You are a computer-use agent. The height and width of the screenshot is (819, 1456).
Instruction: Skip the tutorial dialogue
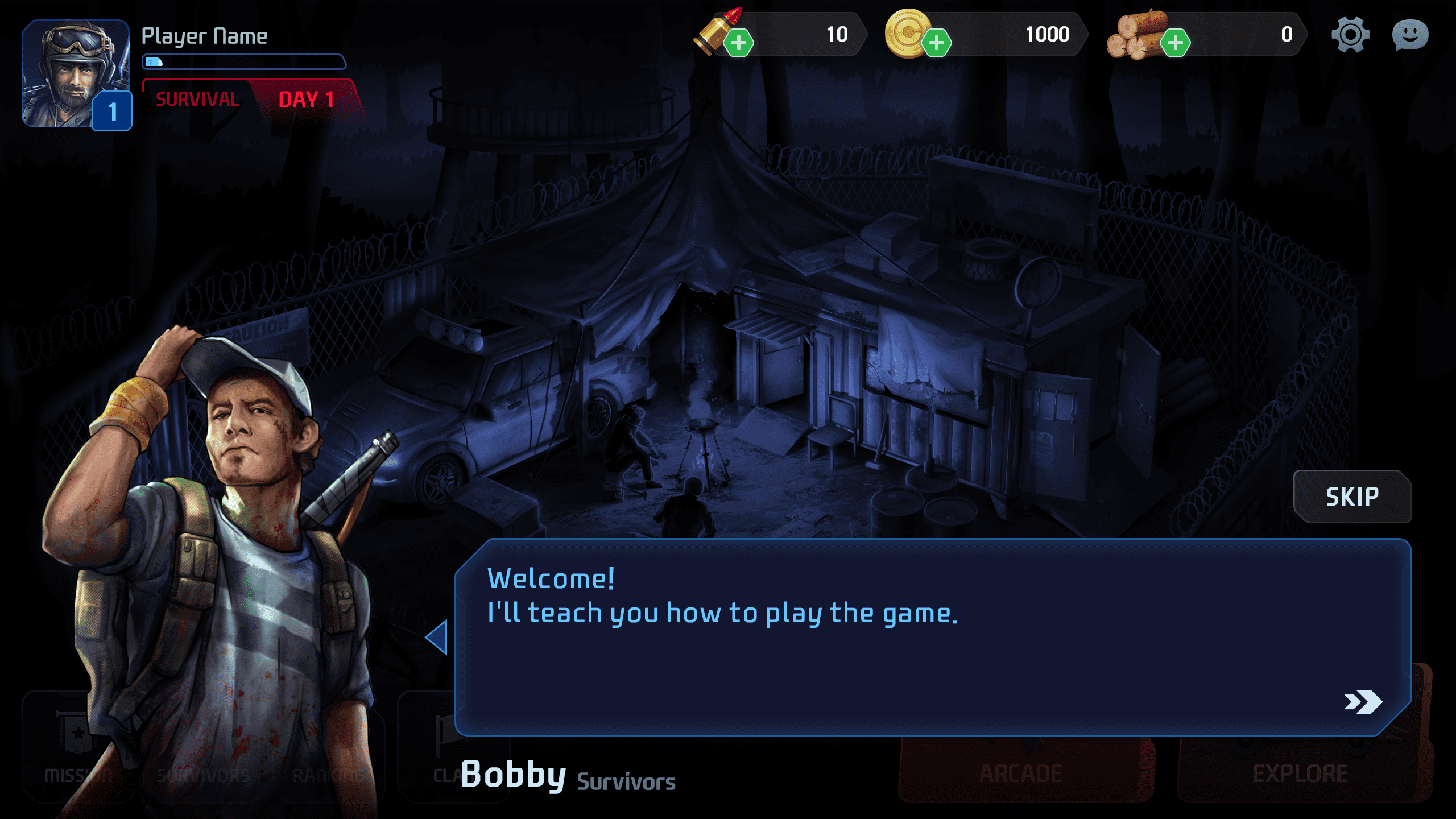pos(1352,497)
